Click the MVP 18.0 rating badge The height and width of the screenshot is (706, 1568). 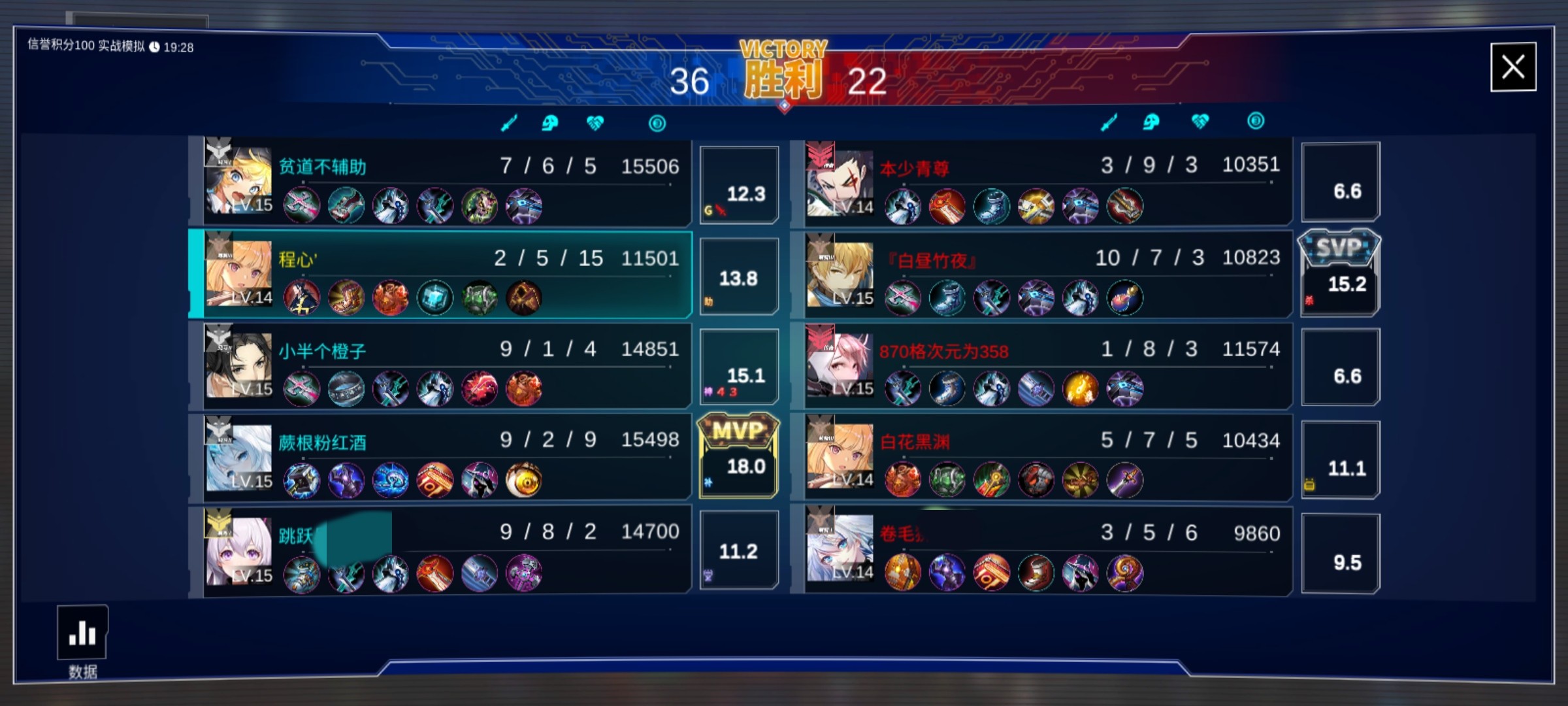coord(739,456)
